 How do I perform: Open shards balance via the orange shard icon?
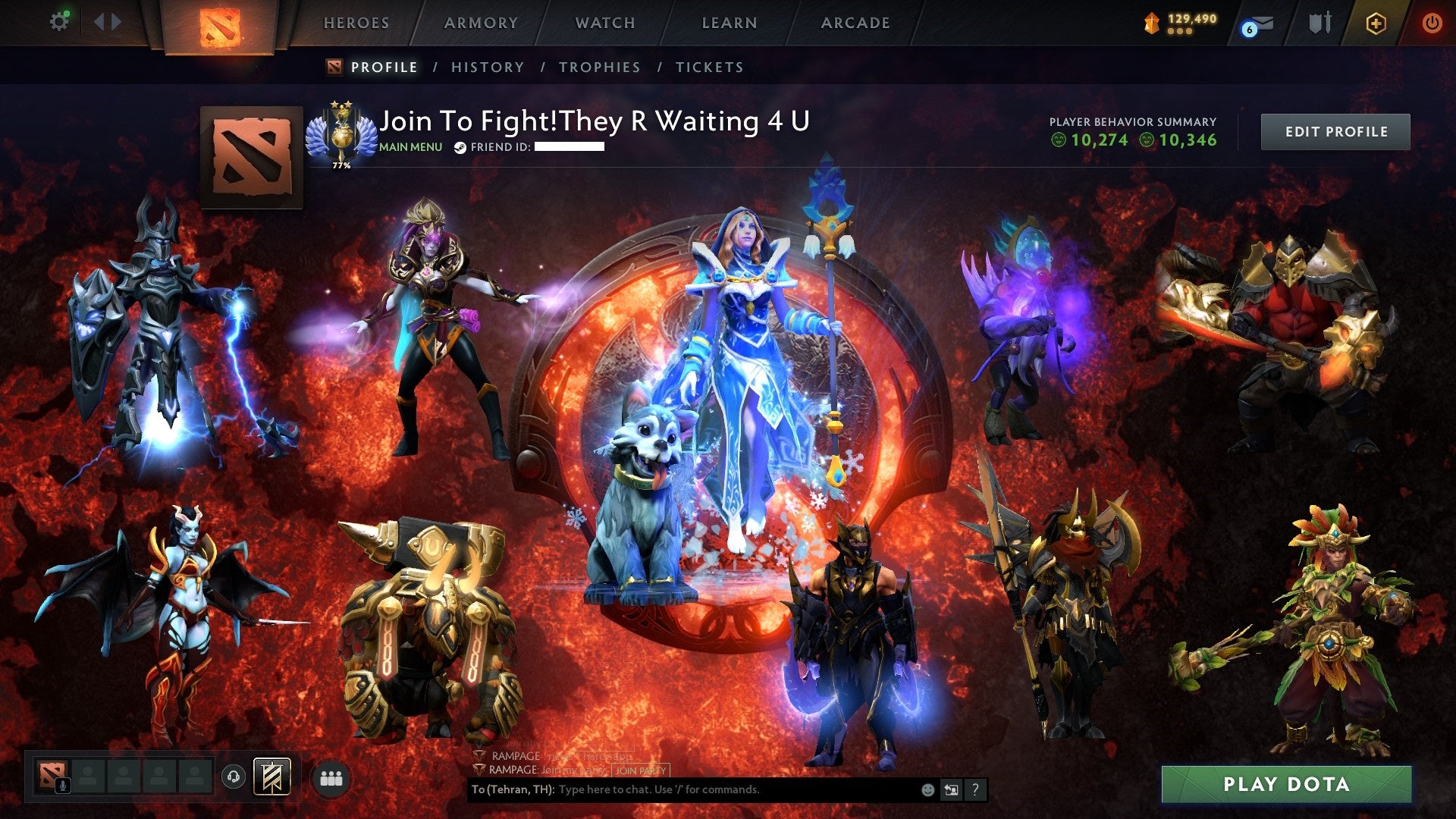point(1150,22)
